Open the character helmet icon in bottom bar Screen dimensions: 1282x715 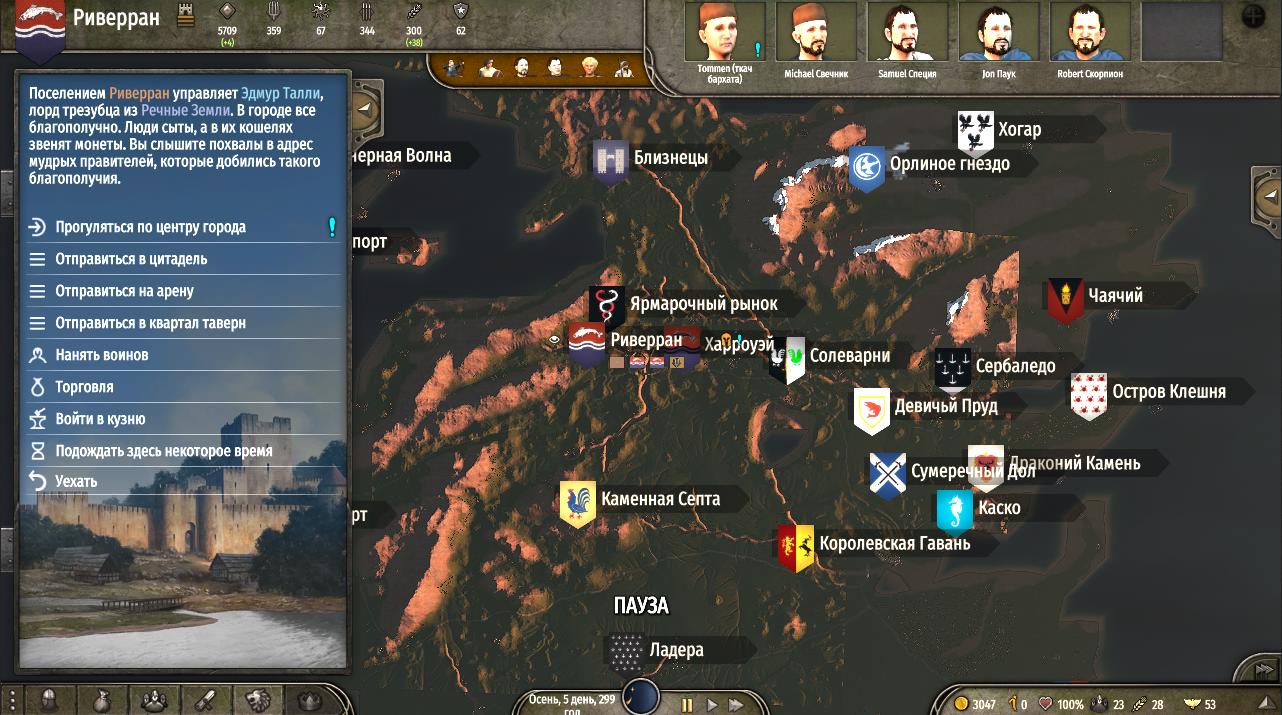pos(48,701)
